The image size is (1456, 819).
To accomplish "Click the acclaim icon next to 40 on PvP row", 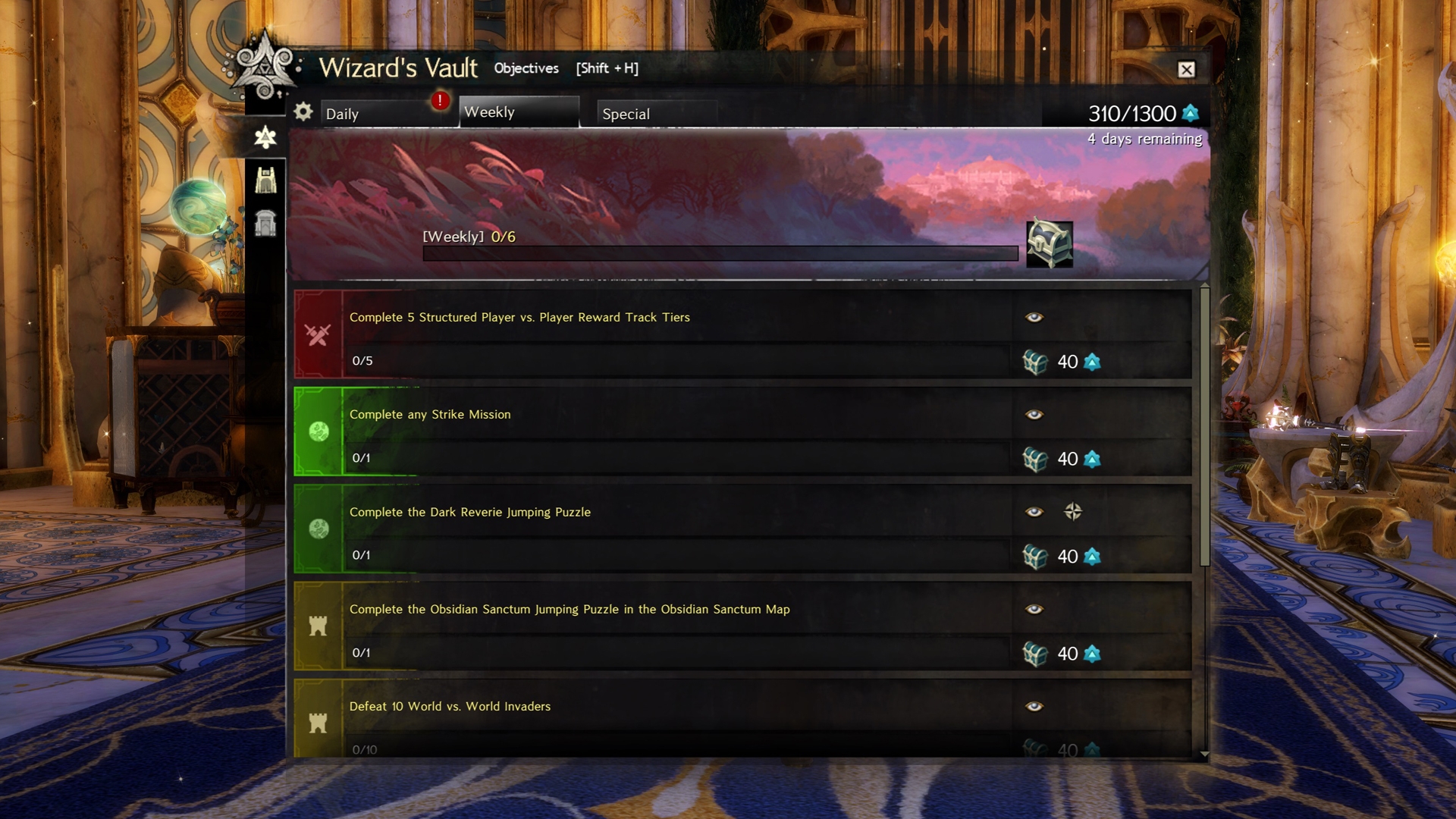I will pos(1092,362).
